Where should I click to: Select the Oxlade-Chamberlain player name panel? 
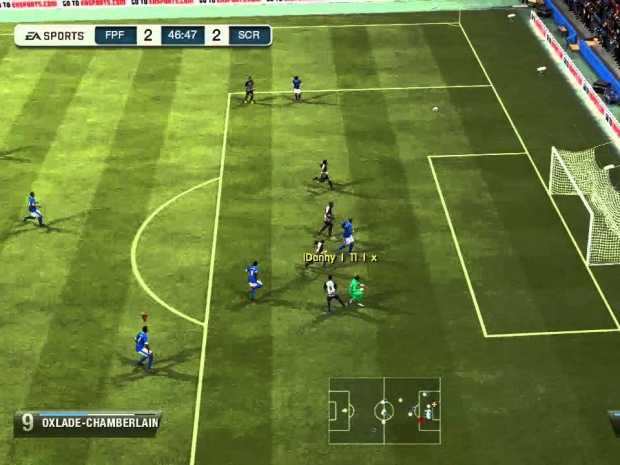click(88, 422)
